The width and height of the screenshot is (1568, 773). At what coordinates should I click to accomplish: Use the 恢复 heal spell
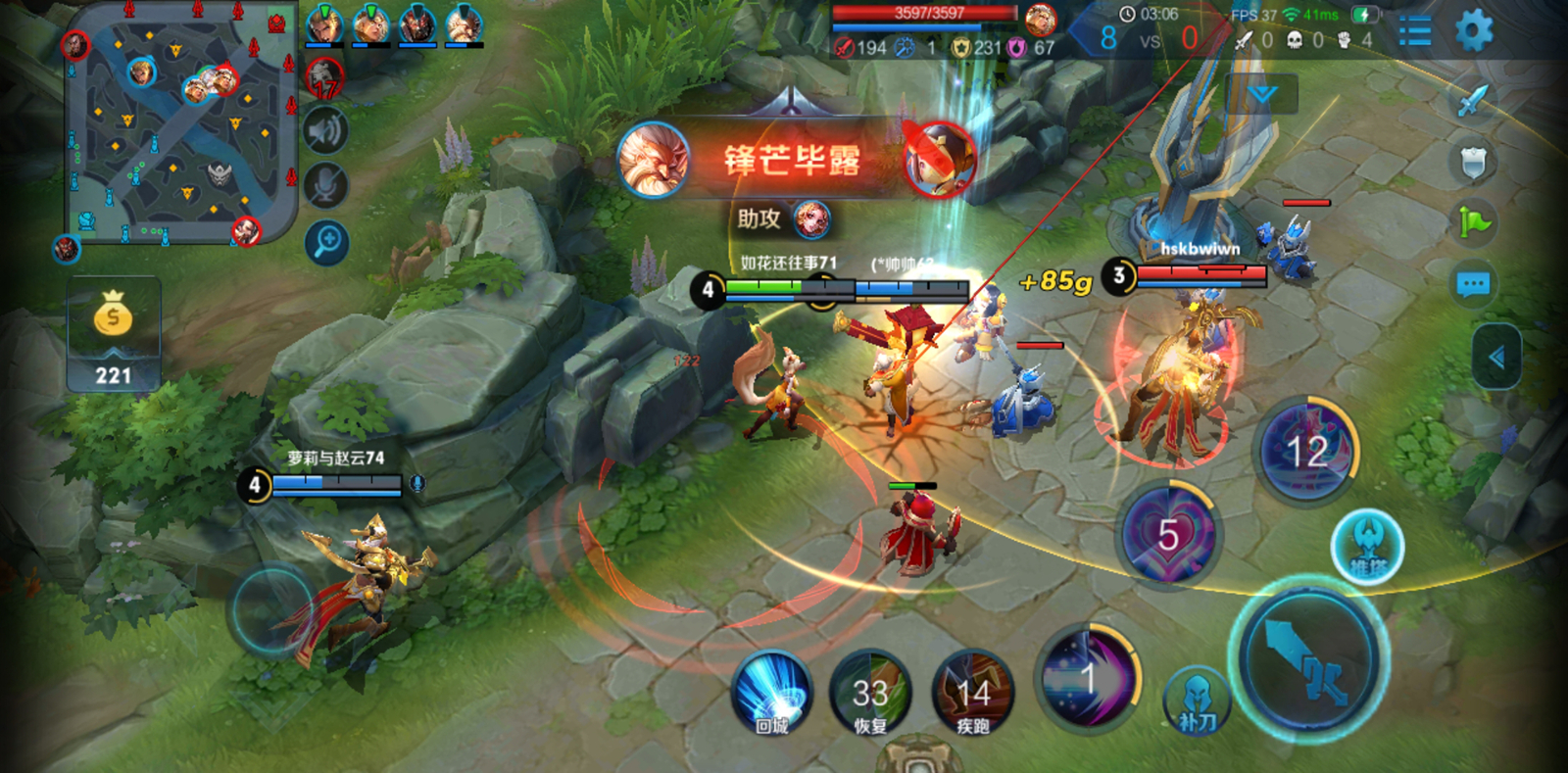[870, 694]
